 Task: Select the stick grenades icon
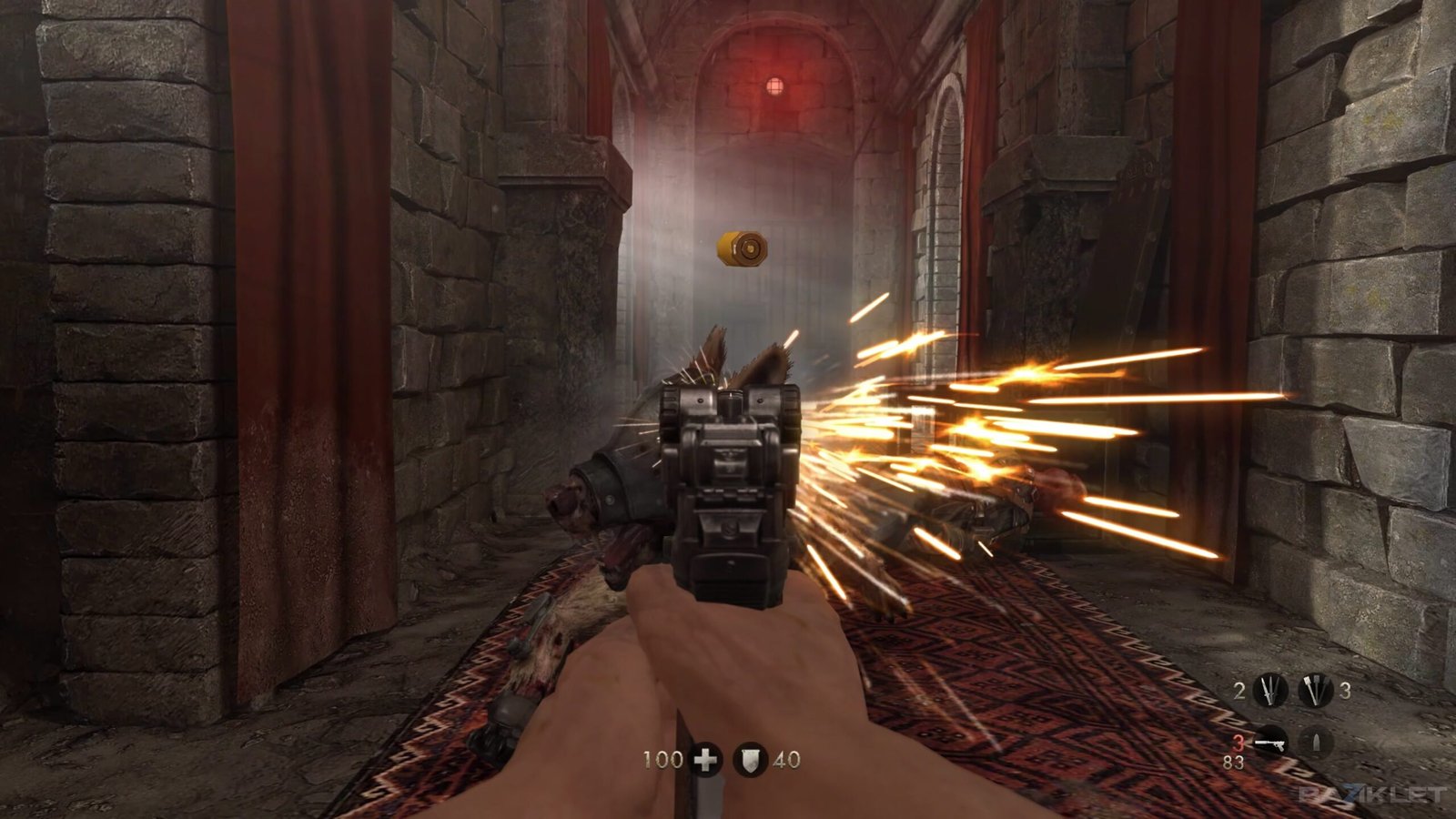click(x=1314, y=692)
